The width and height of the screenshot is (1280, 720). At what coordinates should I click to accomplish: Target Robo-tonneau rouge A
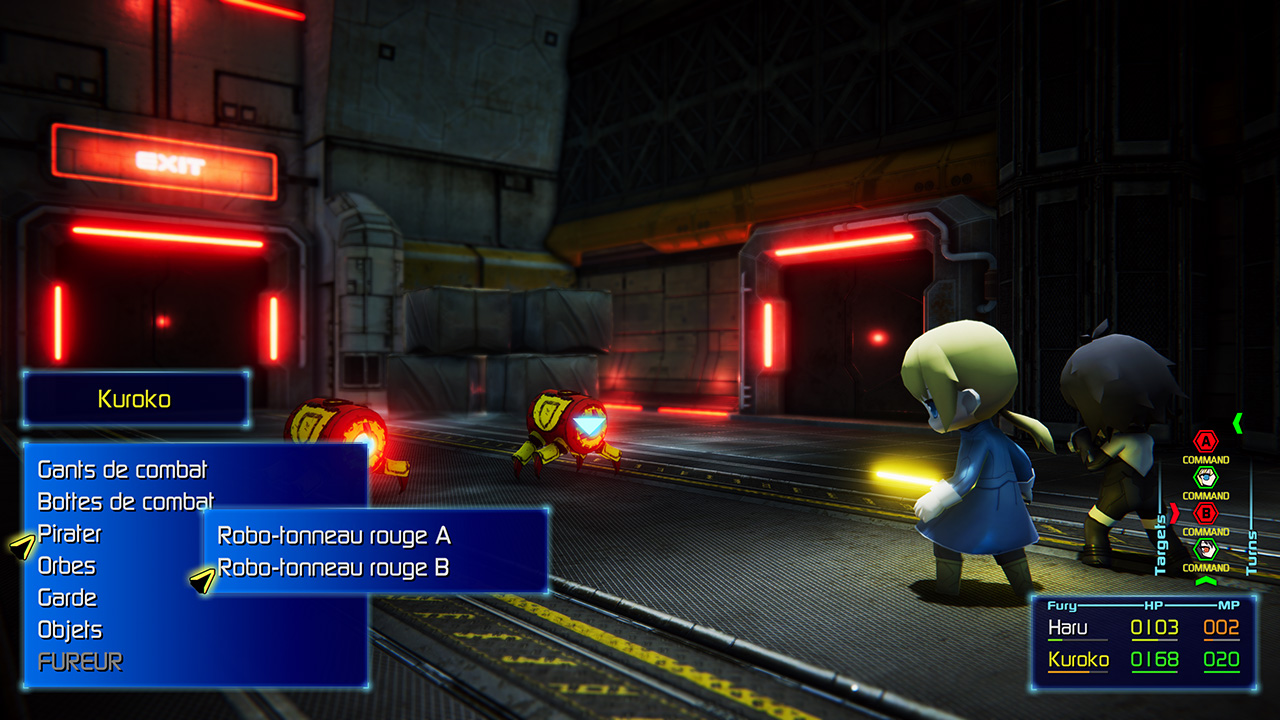pos(334,536)
